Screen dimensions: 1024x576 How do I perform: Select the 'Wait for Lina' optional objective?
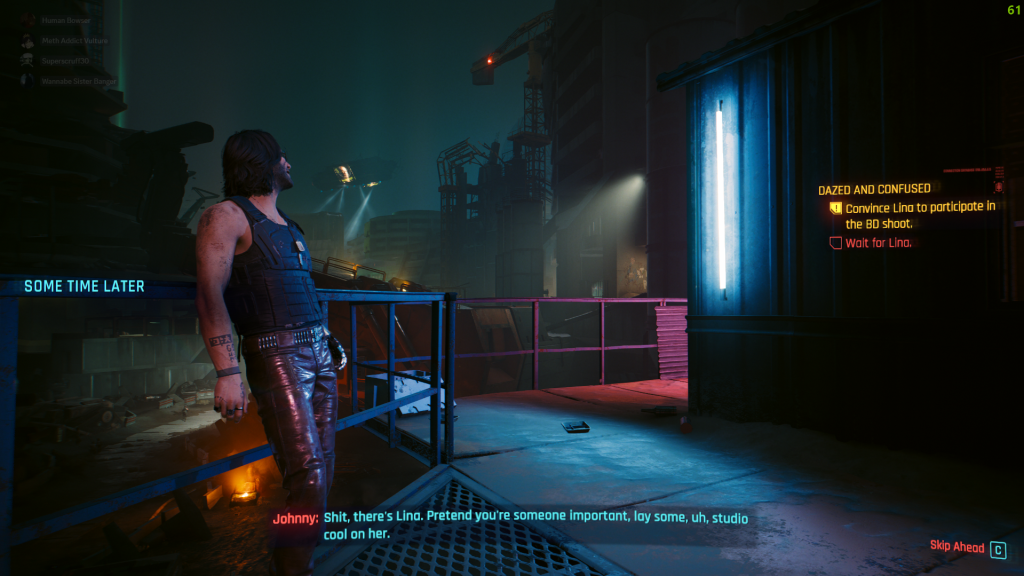(x=878, y=243)
